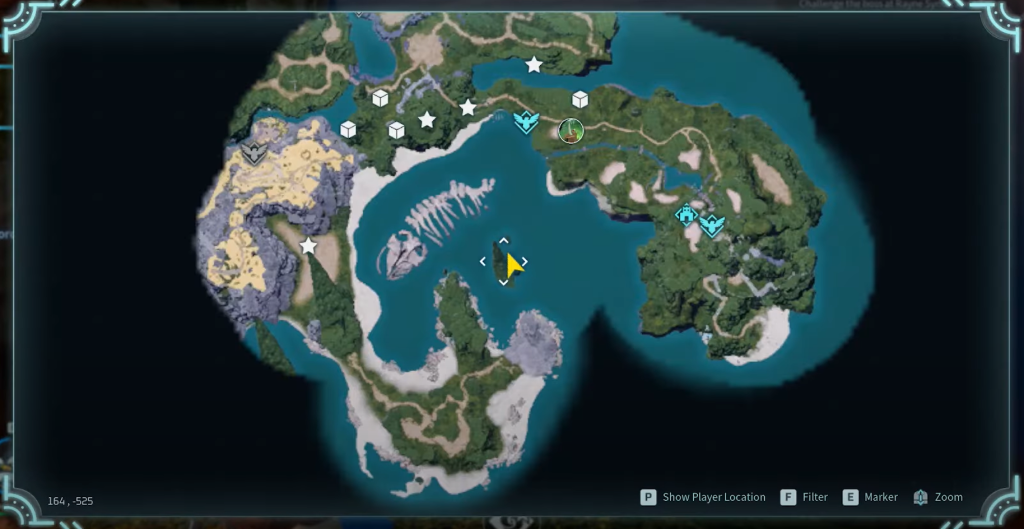Click the round boss portrait marker
Screen dimensions: 1024x529
point(571,130)
